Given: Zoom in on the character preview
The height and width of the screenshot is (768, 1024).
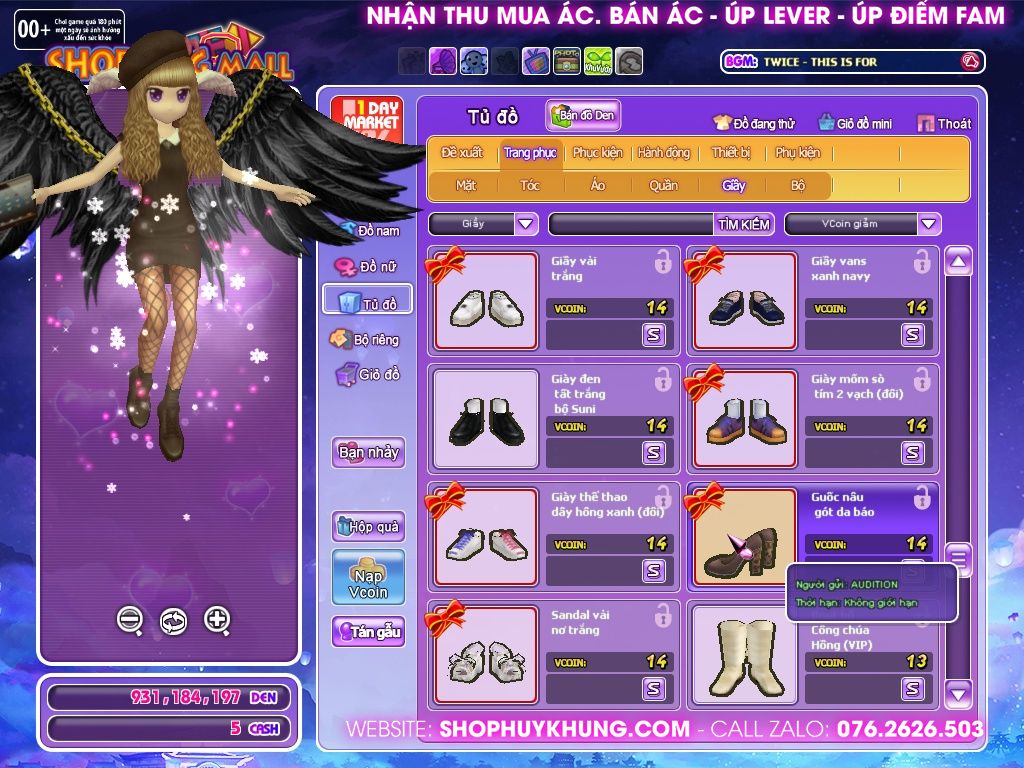Looking at the screenshot, I should 217,620.
